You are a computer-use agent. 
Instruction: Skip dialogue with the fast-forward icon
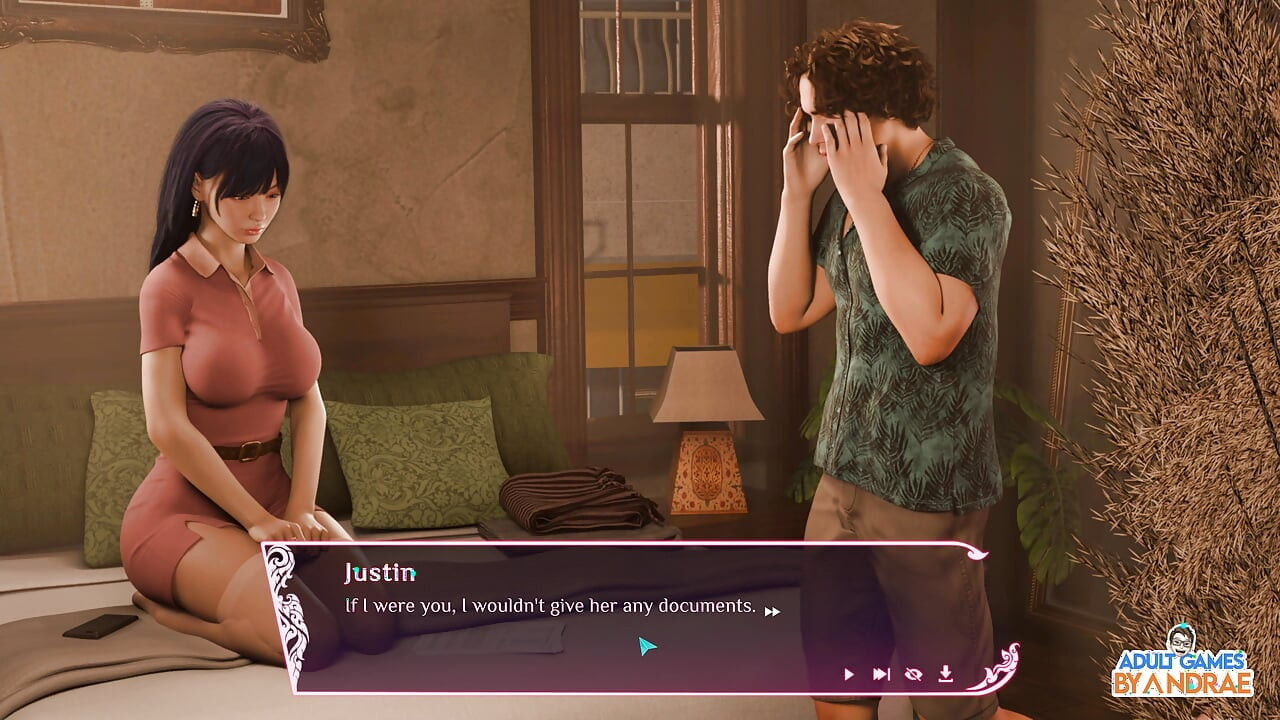[881, 674]
